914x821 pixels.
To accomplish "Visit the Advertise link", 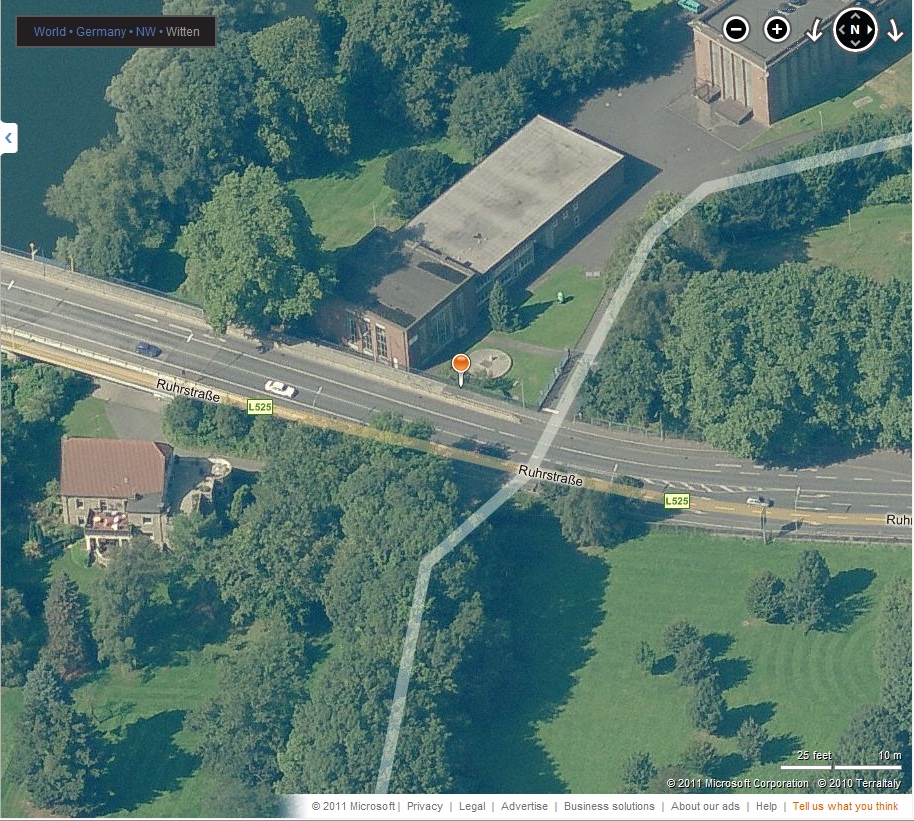I will pyautogui.click(x=524, y=806).
